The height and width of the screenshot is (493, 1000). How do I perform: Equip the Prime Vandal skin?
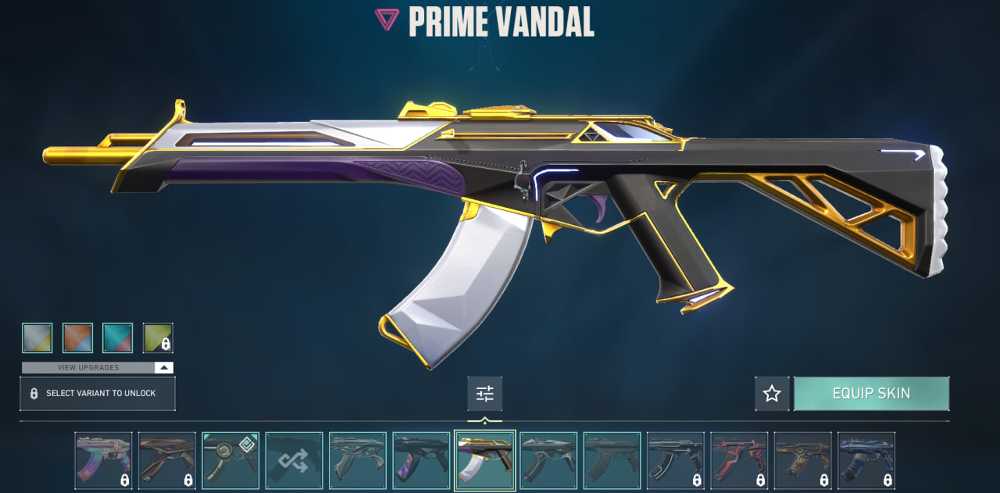click(871, 393)
